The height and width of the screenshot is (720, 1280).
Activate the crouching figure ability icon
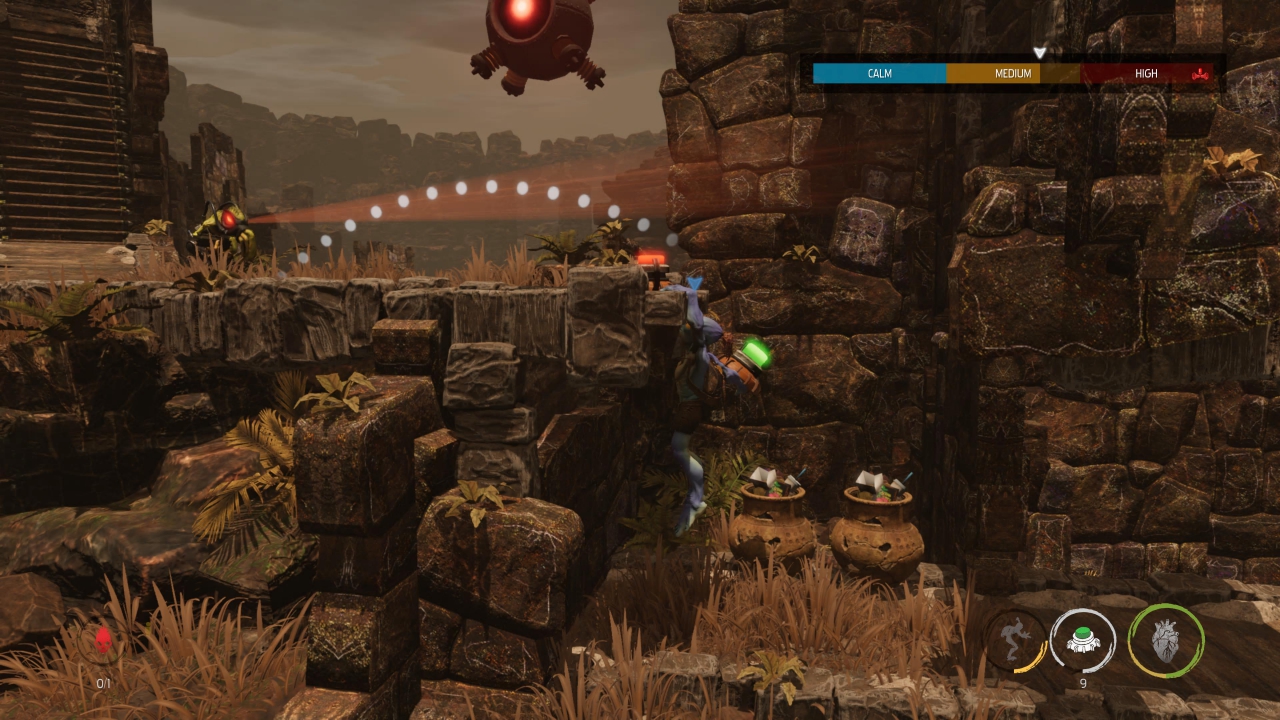click(x=1015, y=640)
